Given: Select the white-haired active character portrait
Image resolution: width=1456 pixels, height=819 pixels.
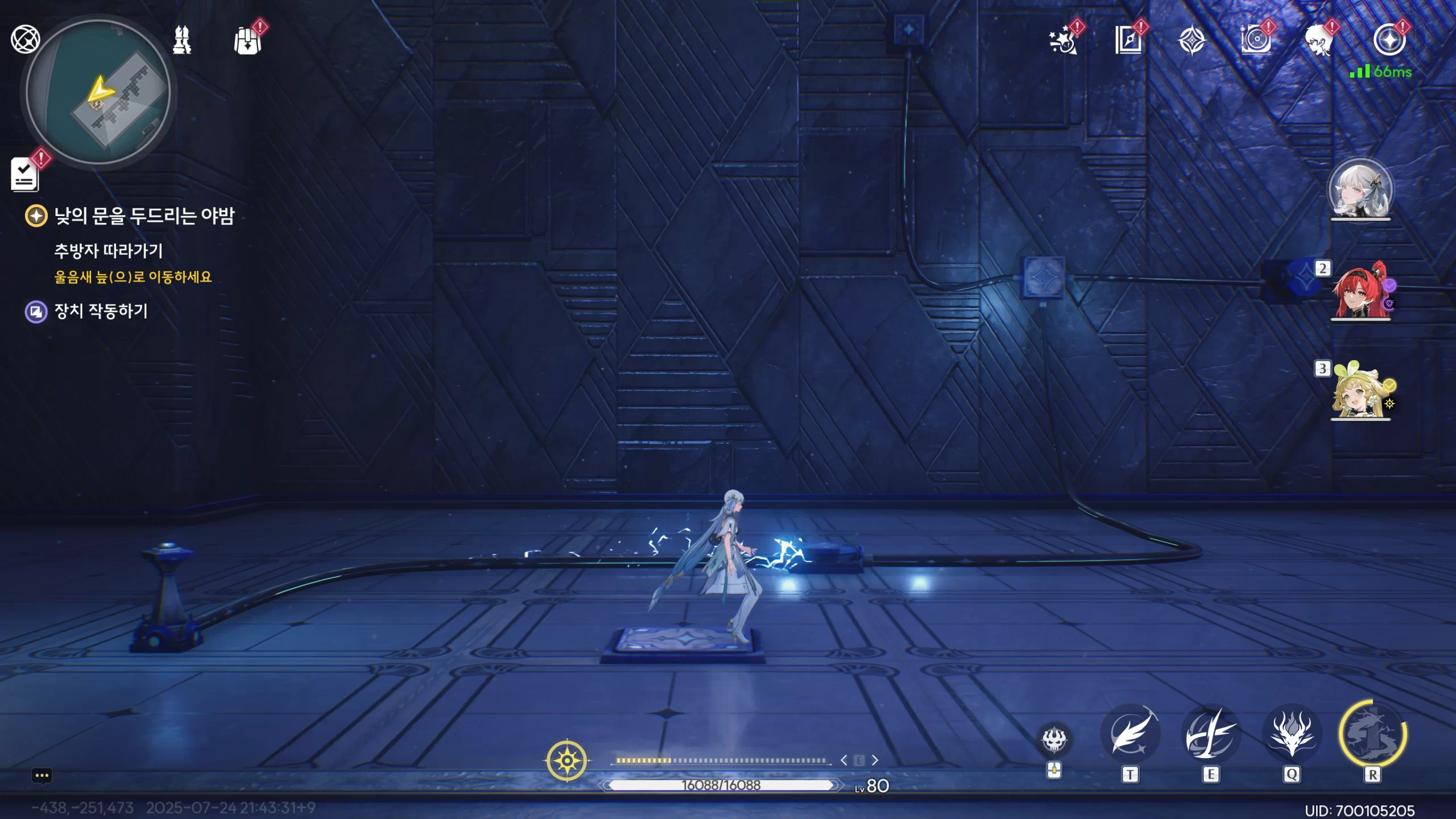Looking at the screenshot, I should [1360, 189].
